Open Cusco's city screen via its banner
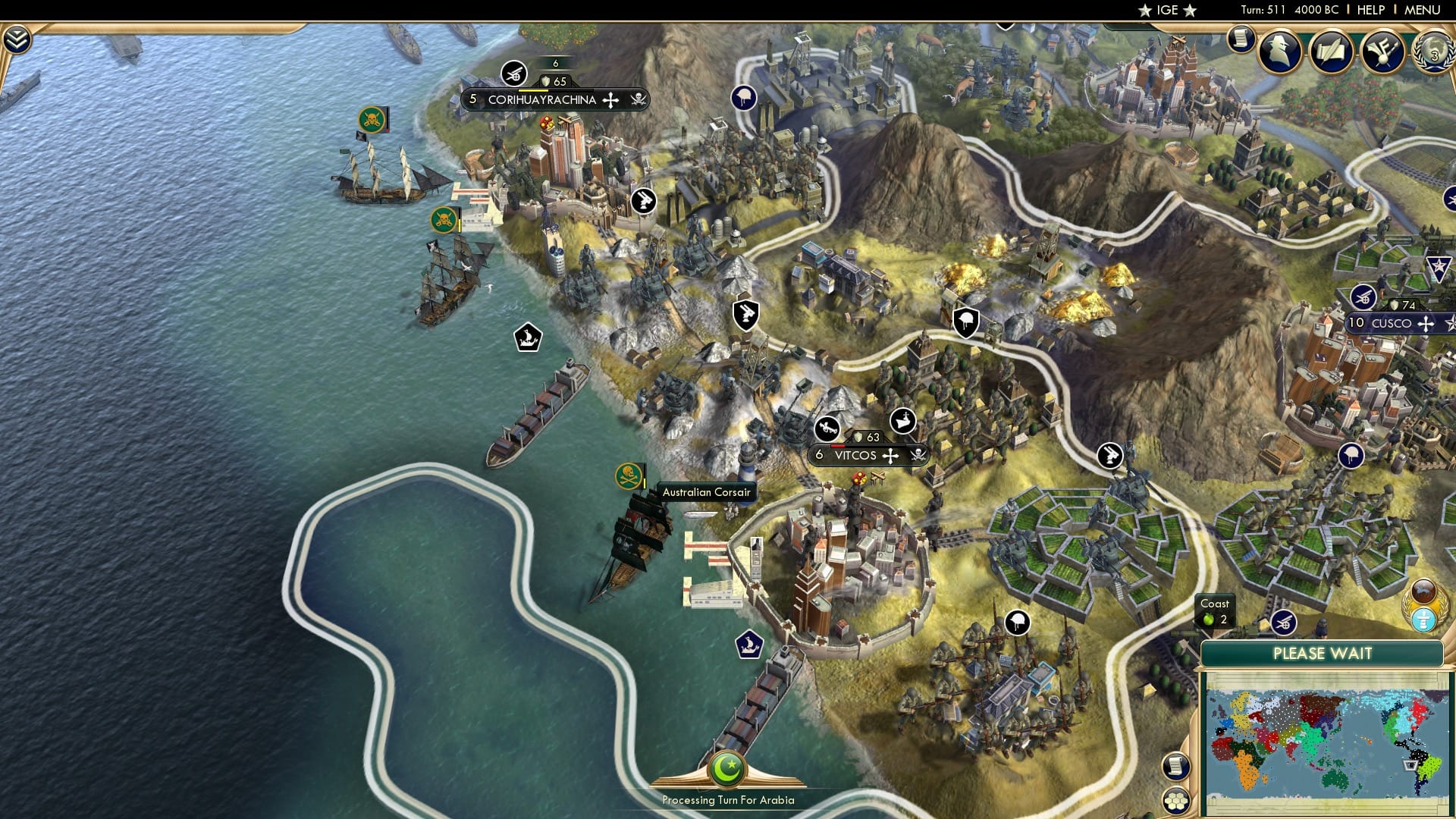This screenshot has height=819, width=1456. point(1392,323)
